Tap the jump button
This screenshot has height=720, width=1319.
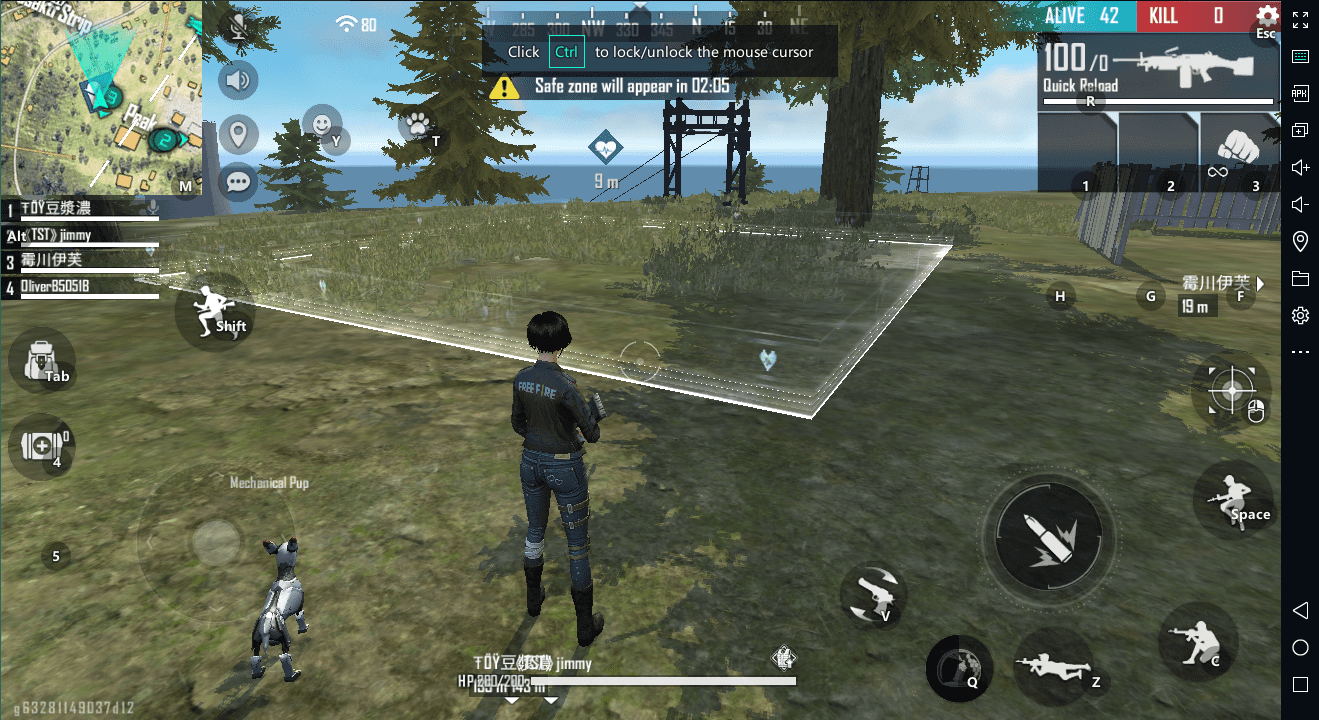click(1232, 498)
